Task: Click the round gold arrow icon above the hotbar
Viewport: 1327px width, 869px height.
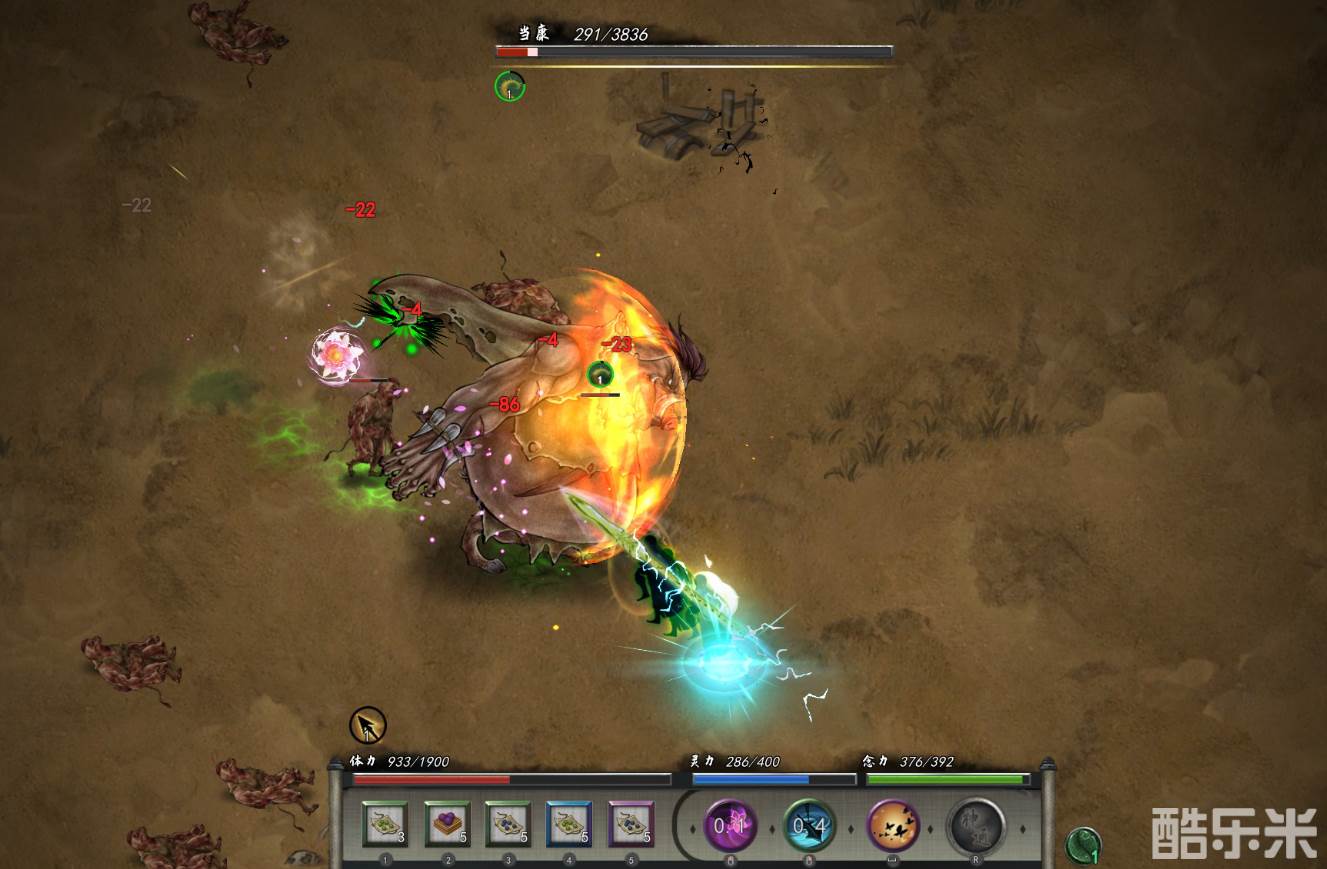Action: pyautogui.click(x=368, y=725)
